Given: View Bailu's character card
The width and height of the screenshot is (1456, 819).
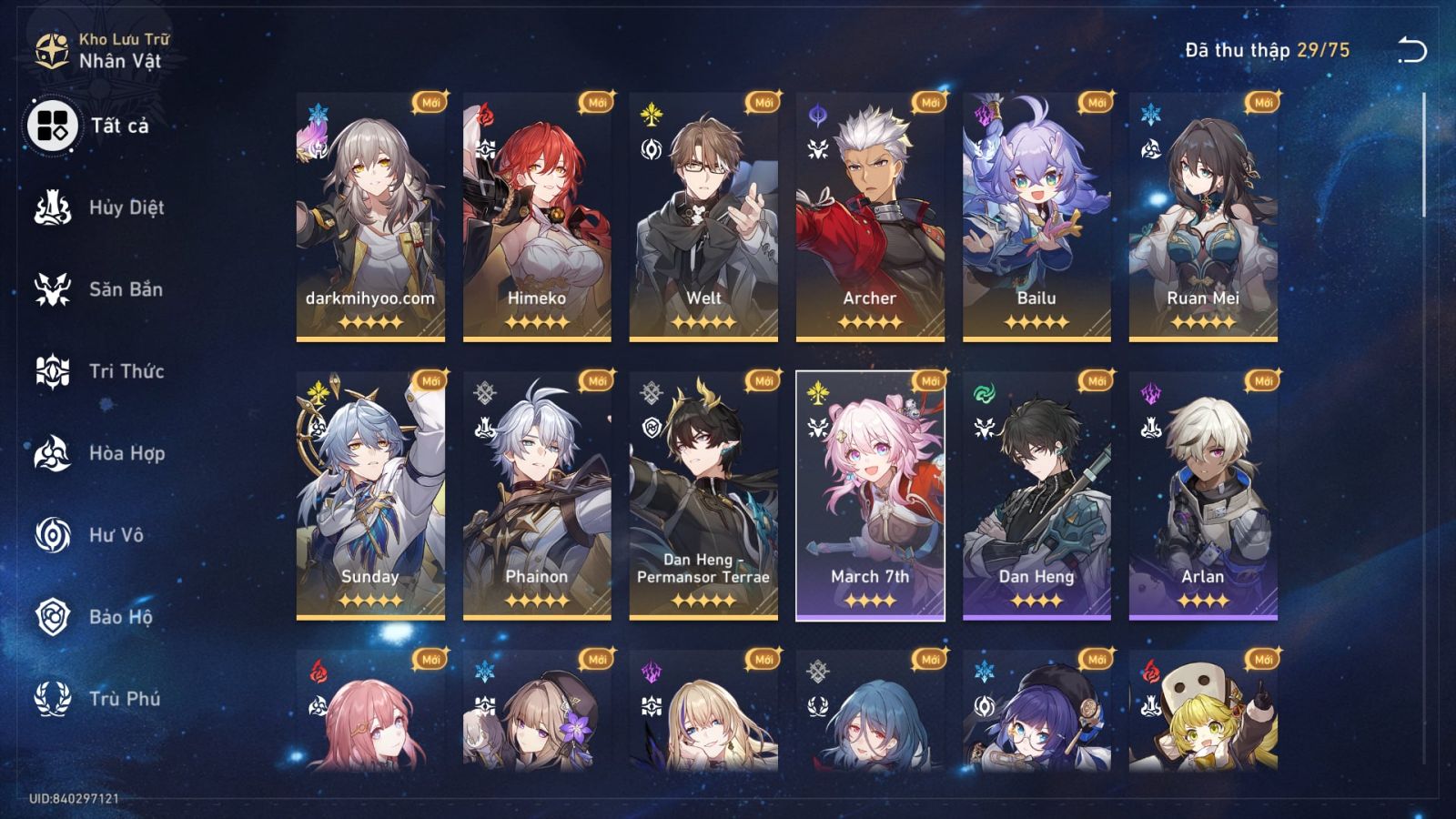Looking at the screenshot, I should (x=1037, y=218).
